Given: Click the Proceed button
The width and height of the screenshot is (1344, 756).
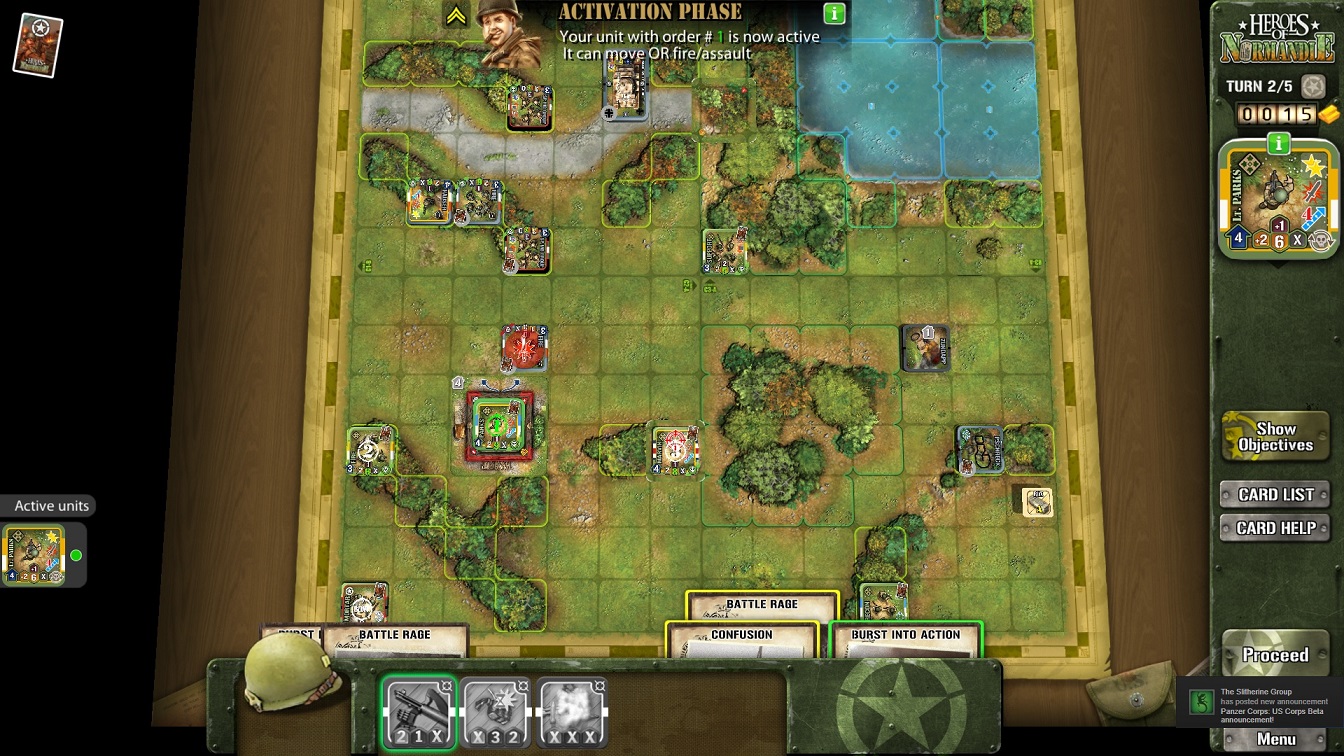Looking at the screenshot, I should [1275, 655].
